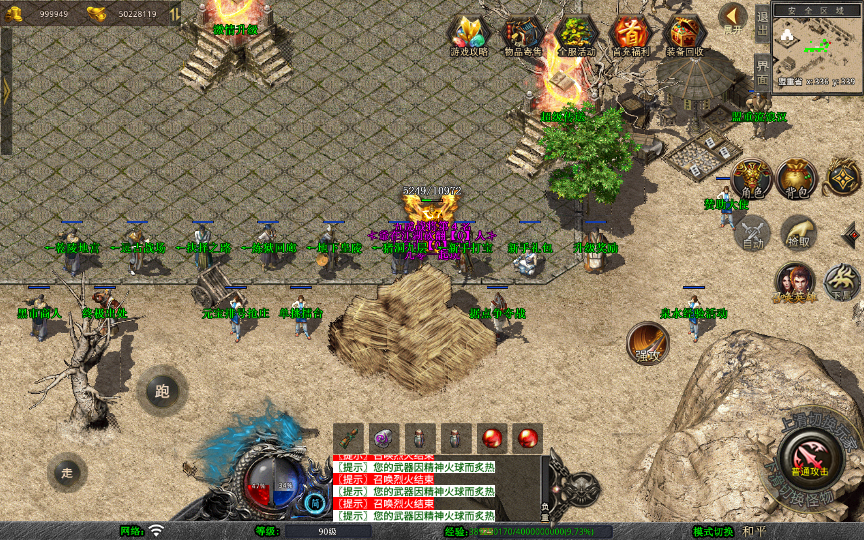This screenshot has height=540, width=864.
Task: Open the 物品寄售 consignment shop
Action: click(521, 34)
